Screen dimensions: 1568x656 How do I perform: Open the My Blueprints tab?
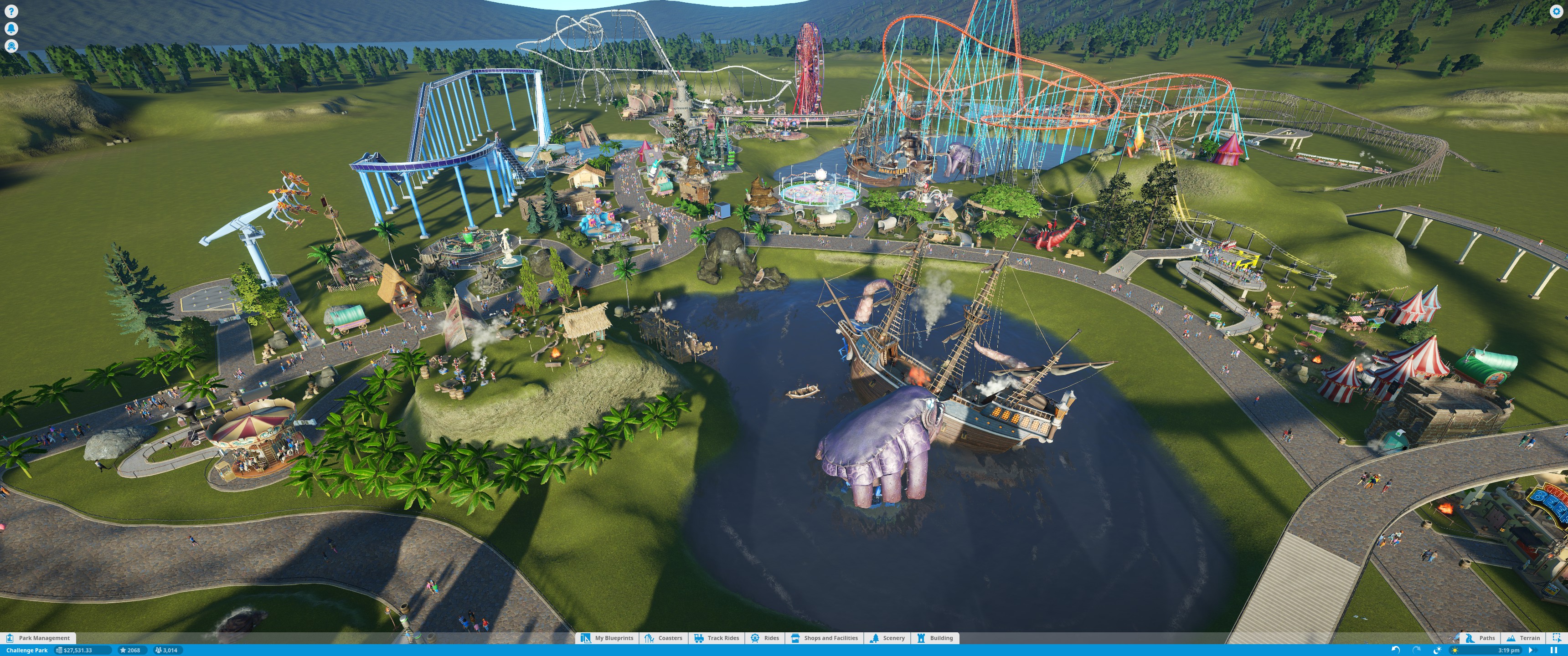(x=607, y=638)
